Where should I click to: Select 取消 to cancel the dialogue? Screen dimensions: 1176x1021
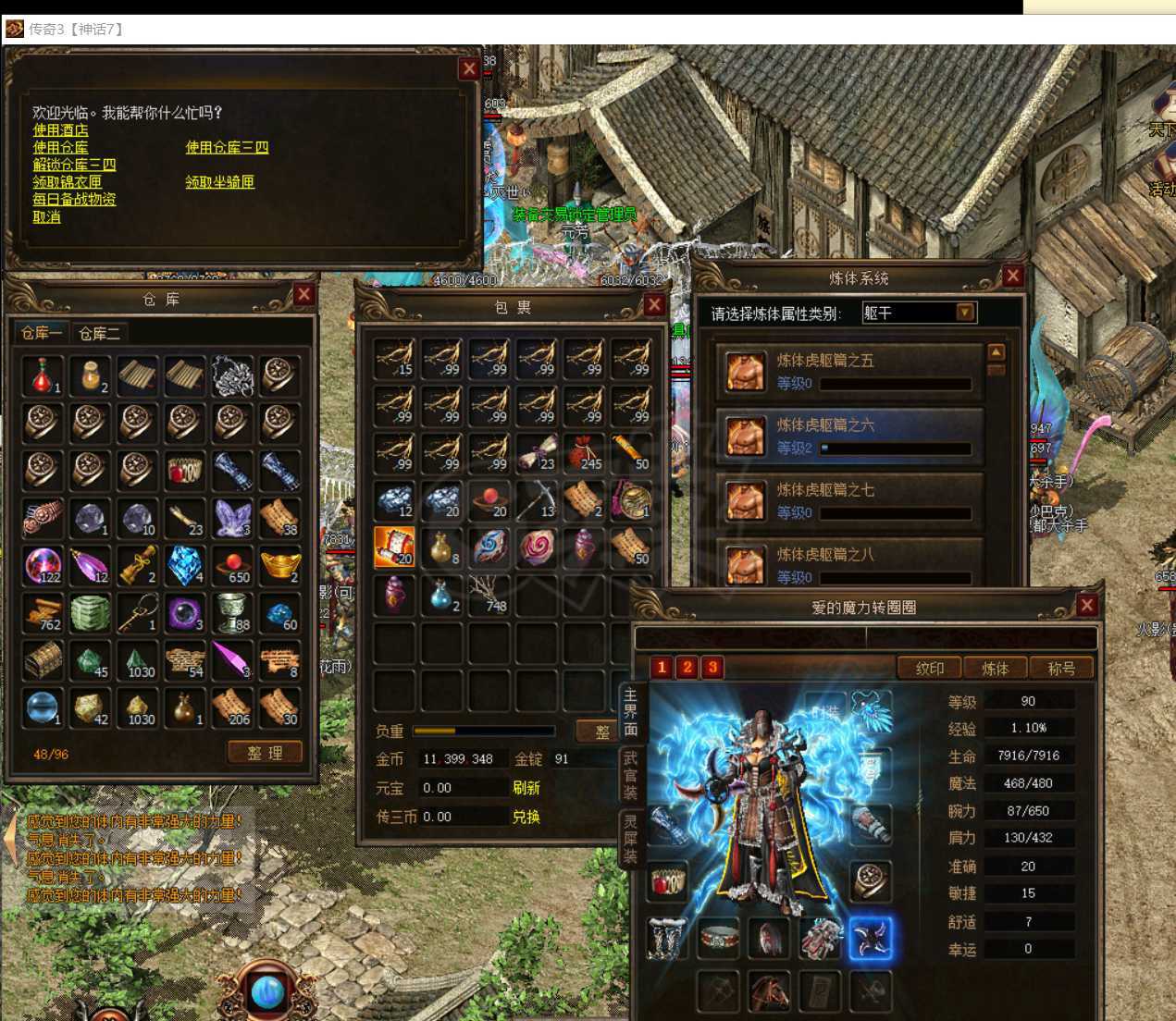pyautogui.click(x=46, y=217)
